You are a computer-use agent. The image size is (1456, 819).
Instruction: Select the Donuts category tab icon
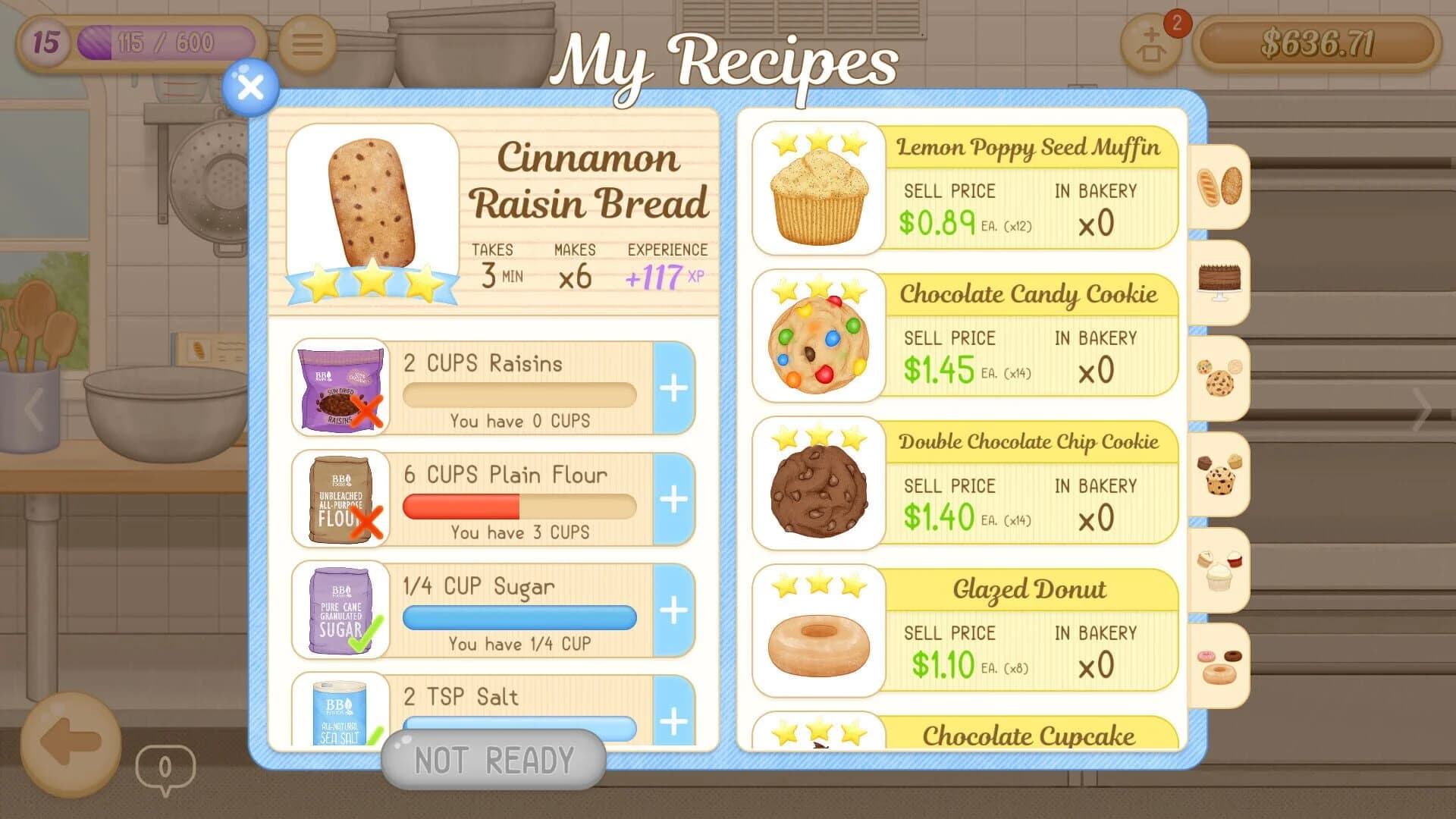1219,664
